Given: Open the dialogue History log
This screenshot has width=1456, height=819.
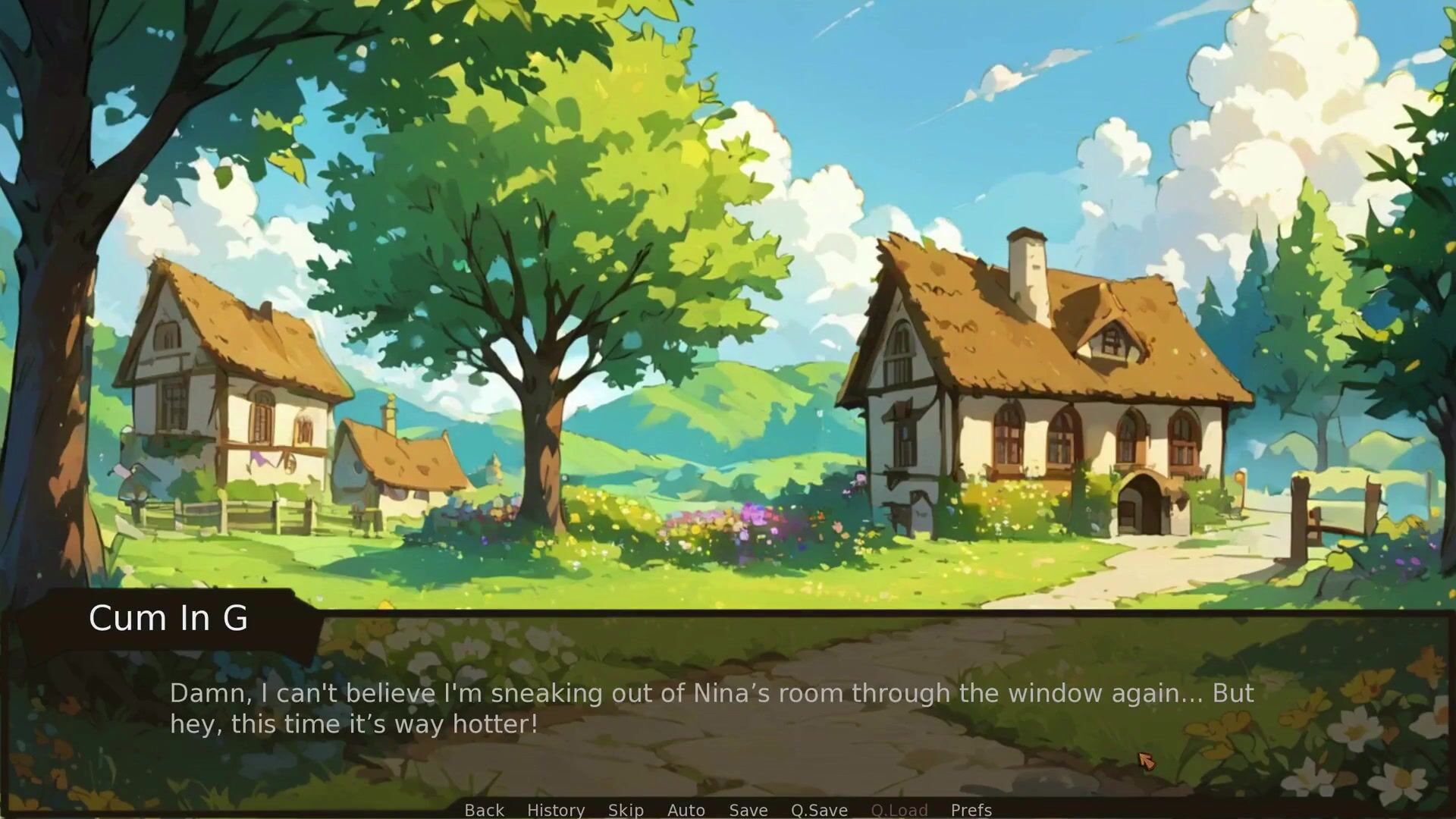Looking at the screenshot, I should coord(555,810).
